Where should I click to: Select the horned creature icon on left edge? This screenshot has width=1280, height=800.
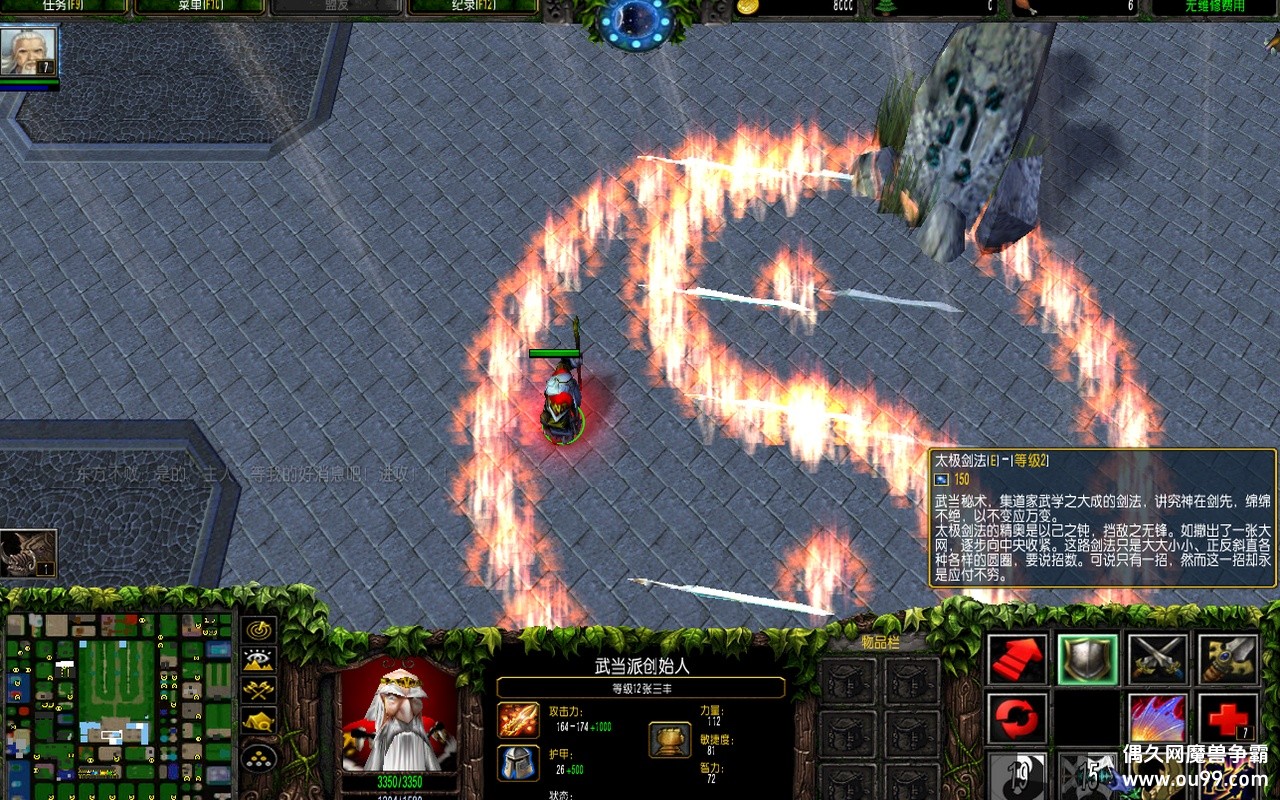tap(27, 553)
